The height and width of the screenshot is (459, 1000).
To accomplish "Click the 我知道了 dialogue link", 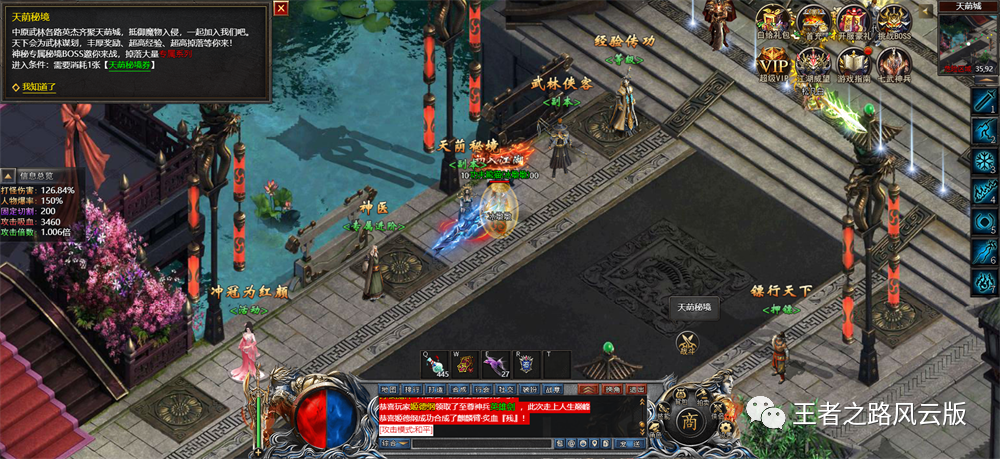I will point(40,87).
